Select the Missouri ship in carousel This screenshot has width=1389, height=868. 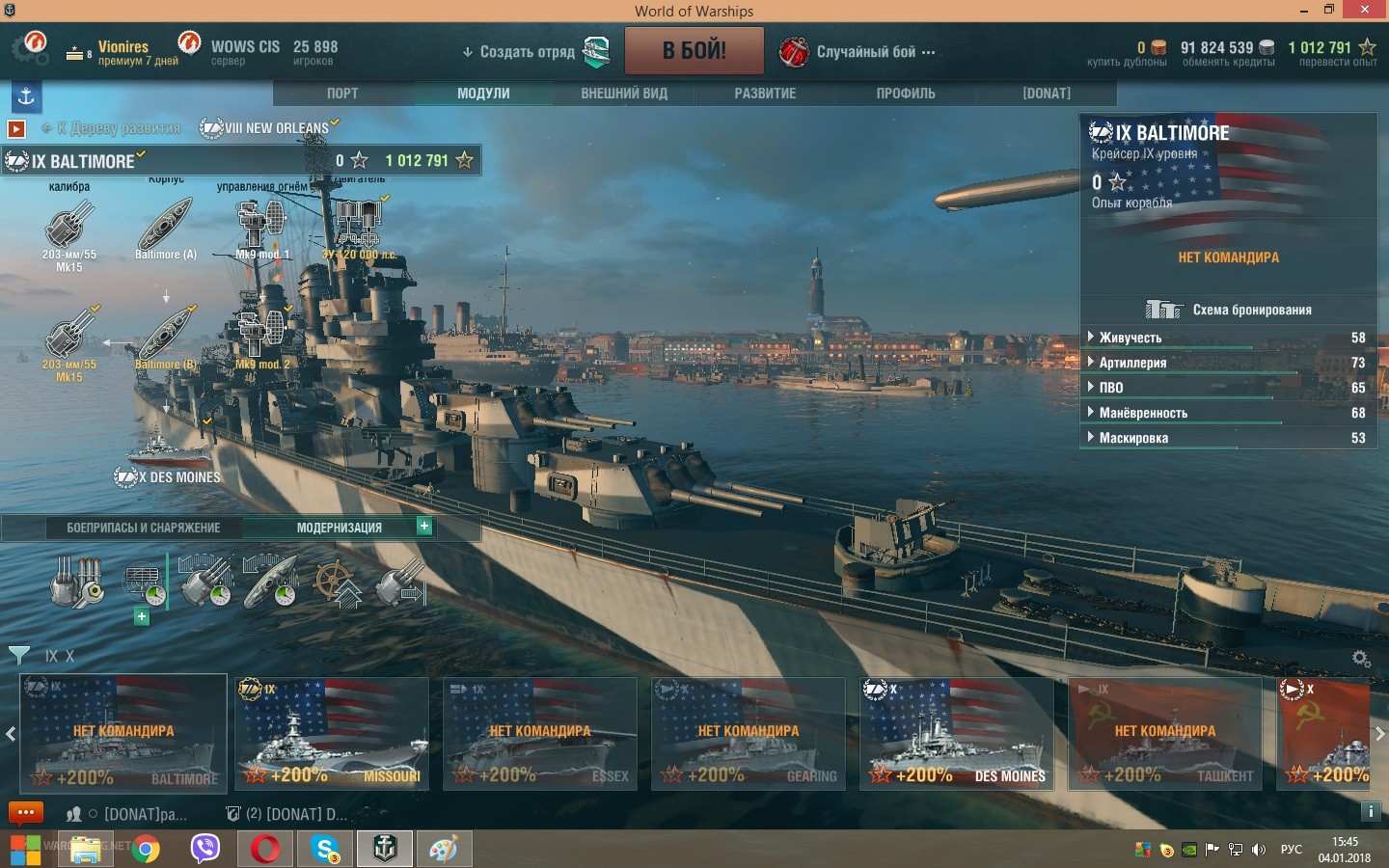[332, 734]
